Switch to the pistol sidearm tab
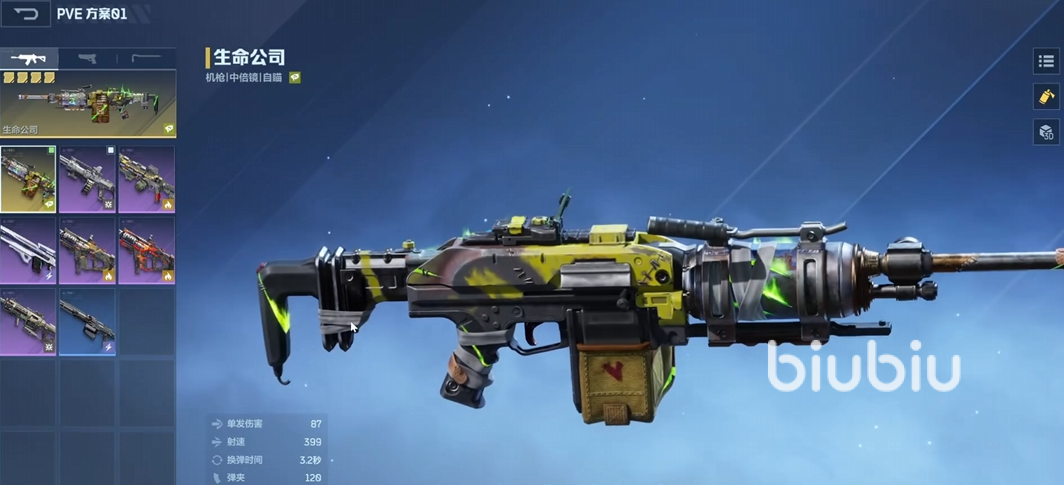This screenshot has height=485, width=1064. click(x=87, y=58)
